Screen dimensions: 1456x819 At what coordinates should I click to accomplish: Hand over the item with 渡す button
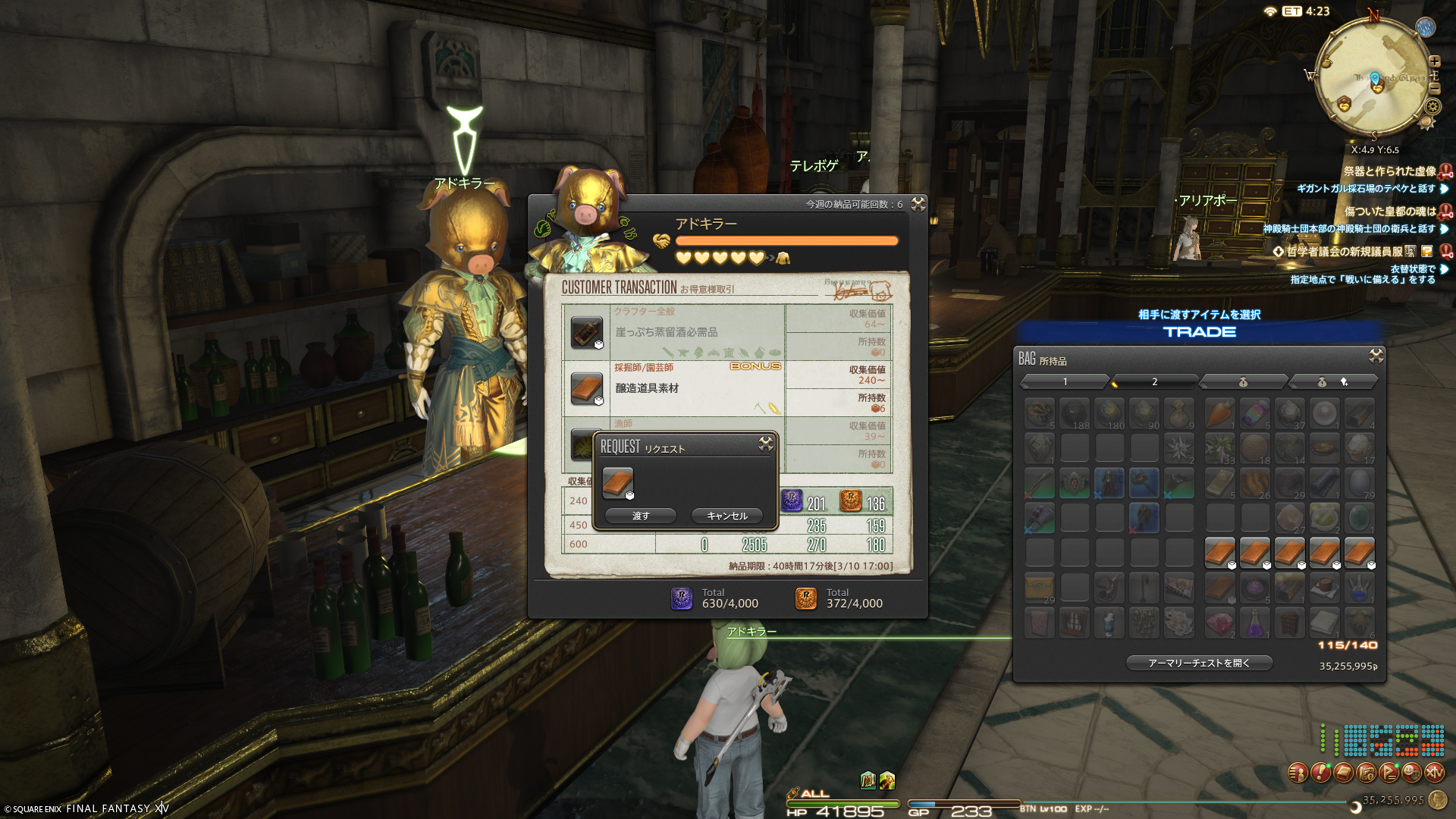(641, 516)
